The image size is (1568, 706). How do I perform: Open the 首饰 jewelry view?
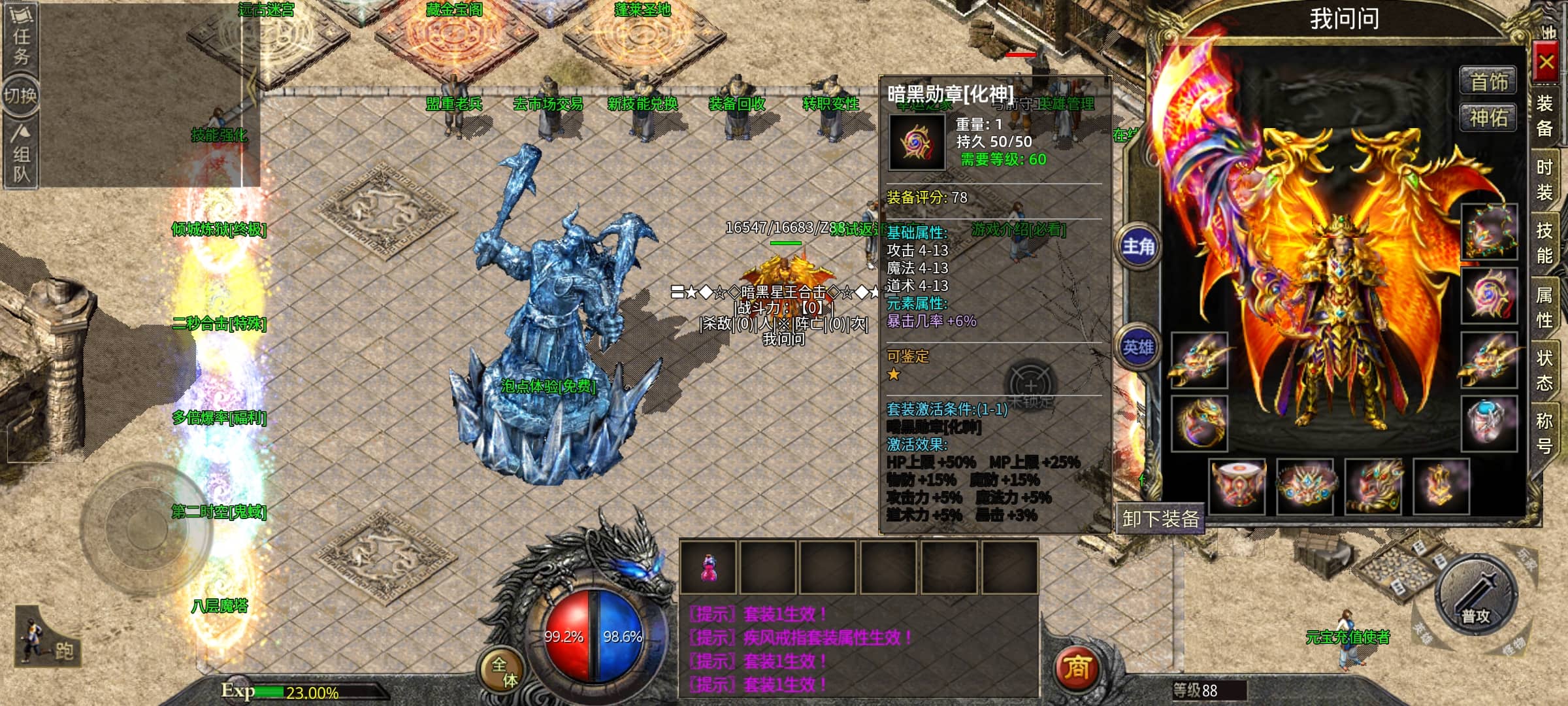coord(1488,82)
